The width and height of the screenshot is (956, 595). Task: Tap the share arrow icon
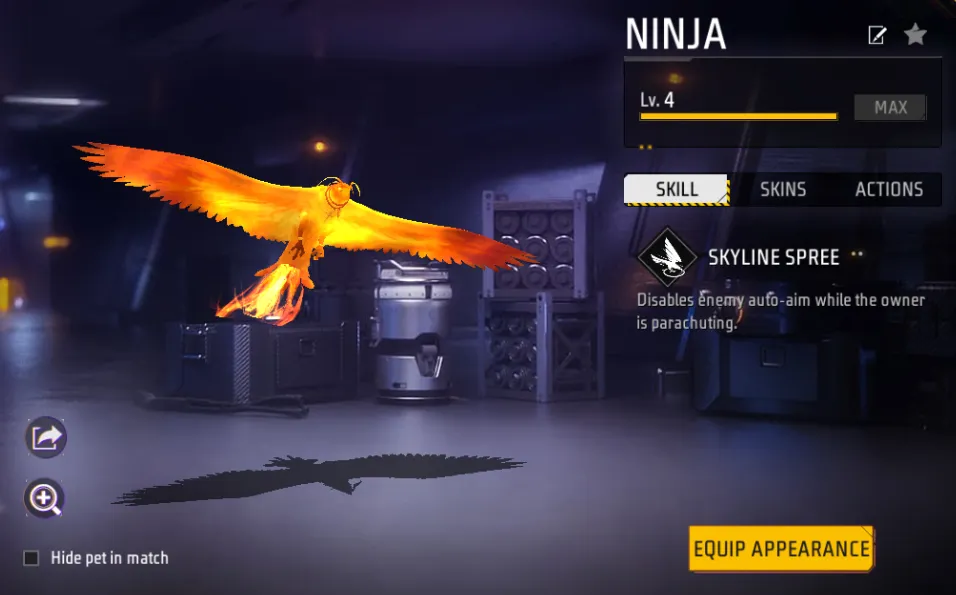[x=46, y=437]
